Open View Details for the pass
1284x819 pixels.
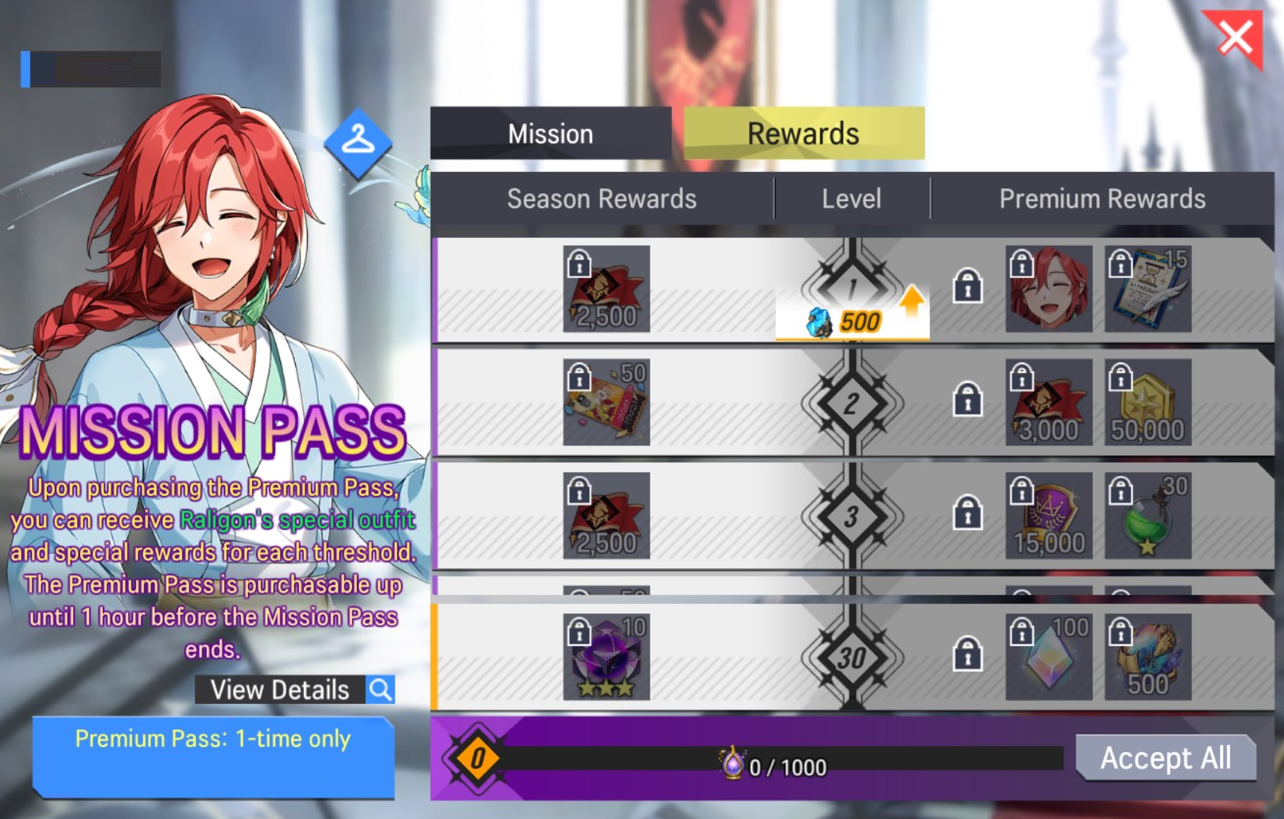(x=294, y=689)
